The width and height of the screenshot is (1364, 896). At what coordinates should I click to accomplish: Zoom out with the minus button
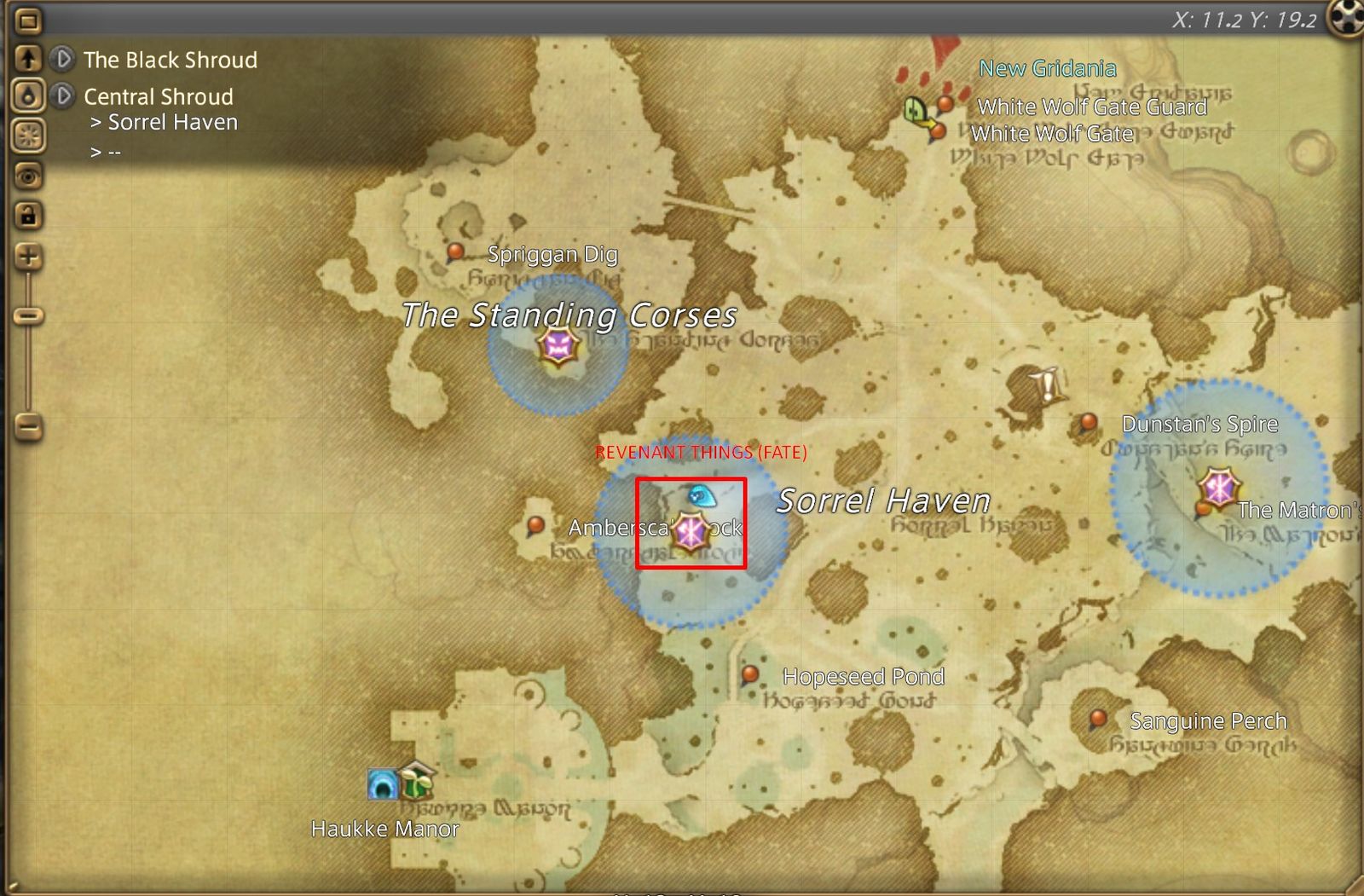click(28, 426)
